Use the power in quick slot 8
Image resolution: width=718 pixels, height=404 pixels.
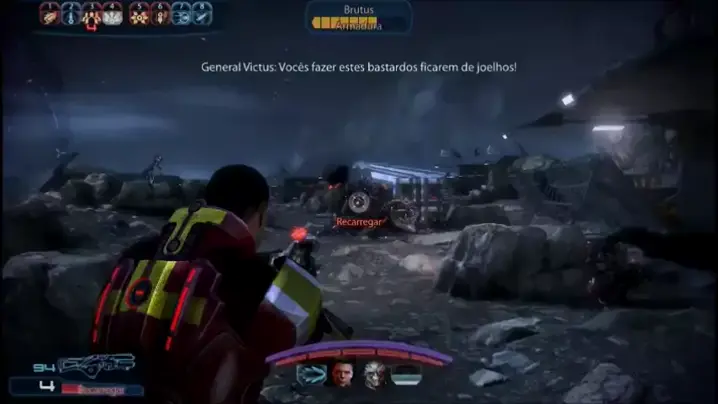(203, 13)
